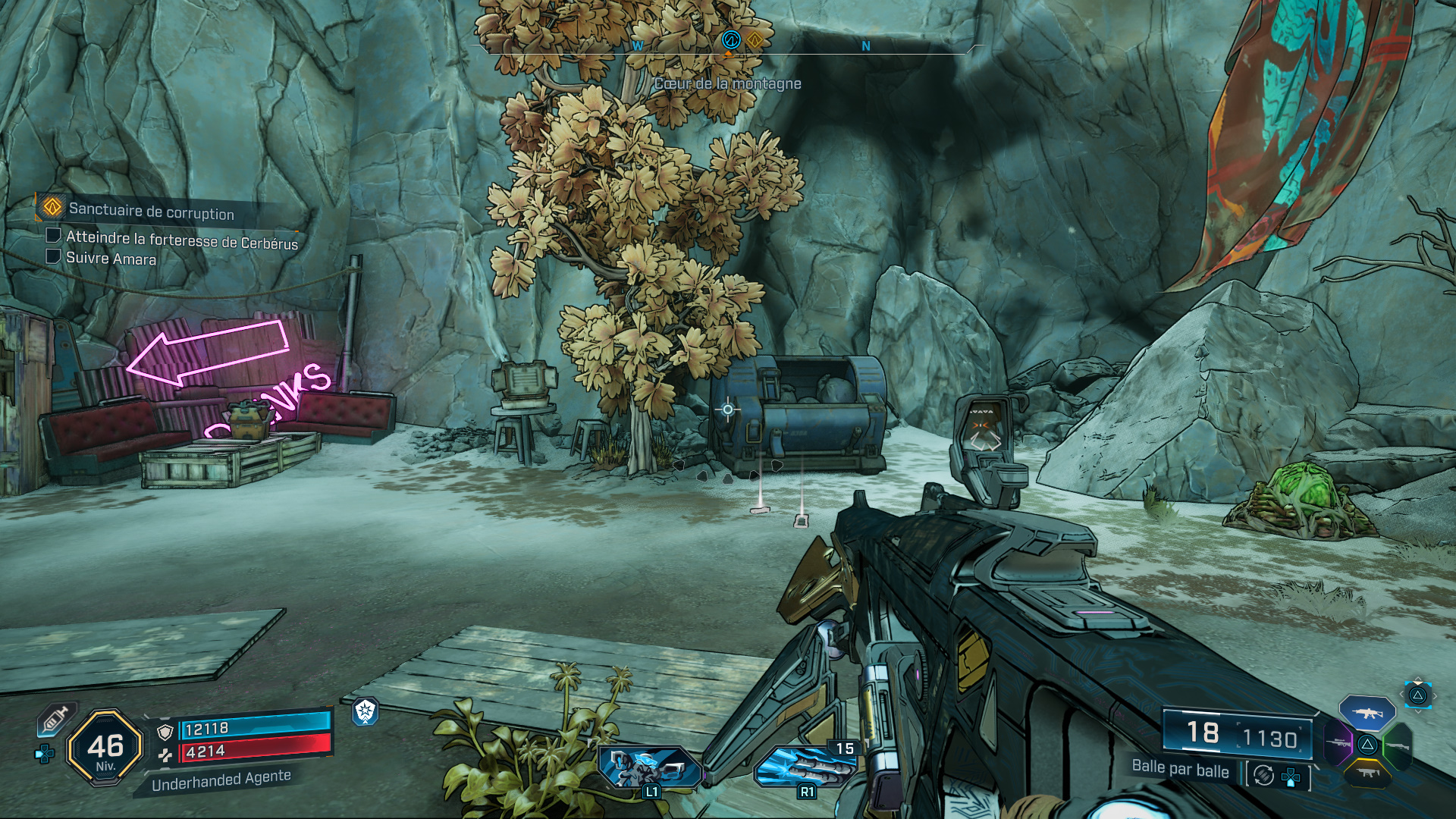Click the level 46 character badge
Viewport: 1456px width, 819px height.
pyautogui.click(x=105, y=748)
